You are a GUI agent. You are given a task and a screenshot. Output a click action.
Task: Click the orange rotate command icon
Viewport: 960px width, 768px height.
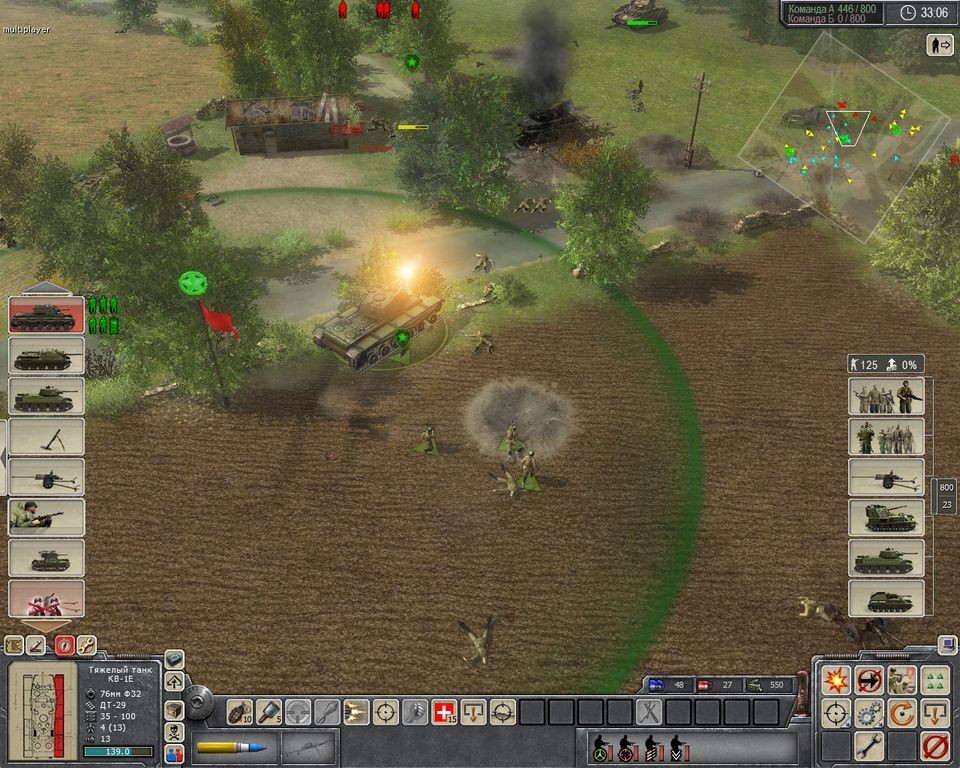902,713
